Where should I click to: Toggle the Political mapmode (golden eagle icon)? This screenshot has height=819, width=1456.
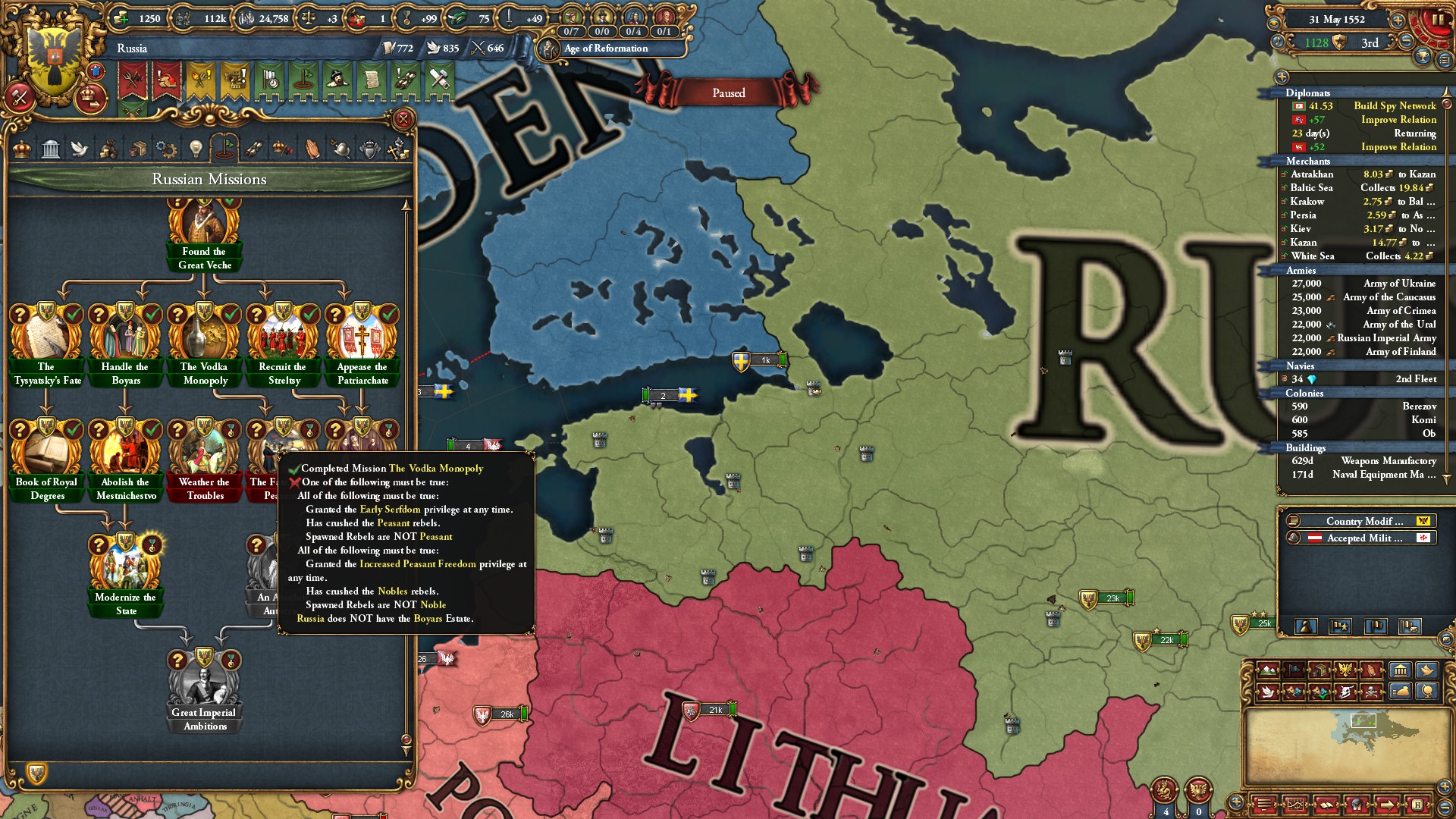coord(1345,670)
